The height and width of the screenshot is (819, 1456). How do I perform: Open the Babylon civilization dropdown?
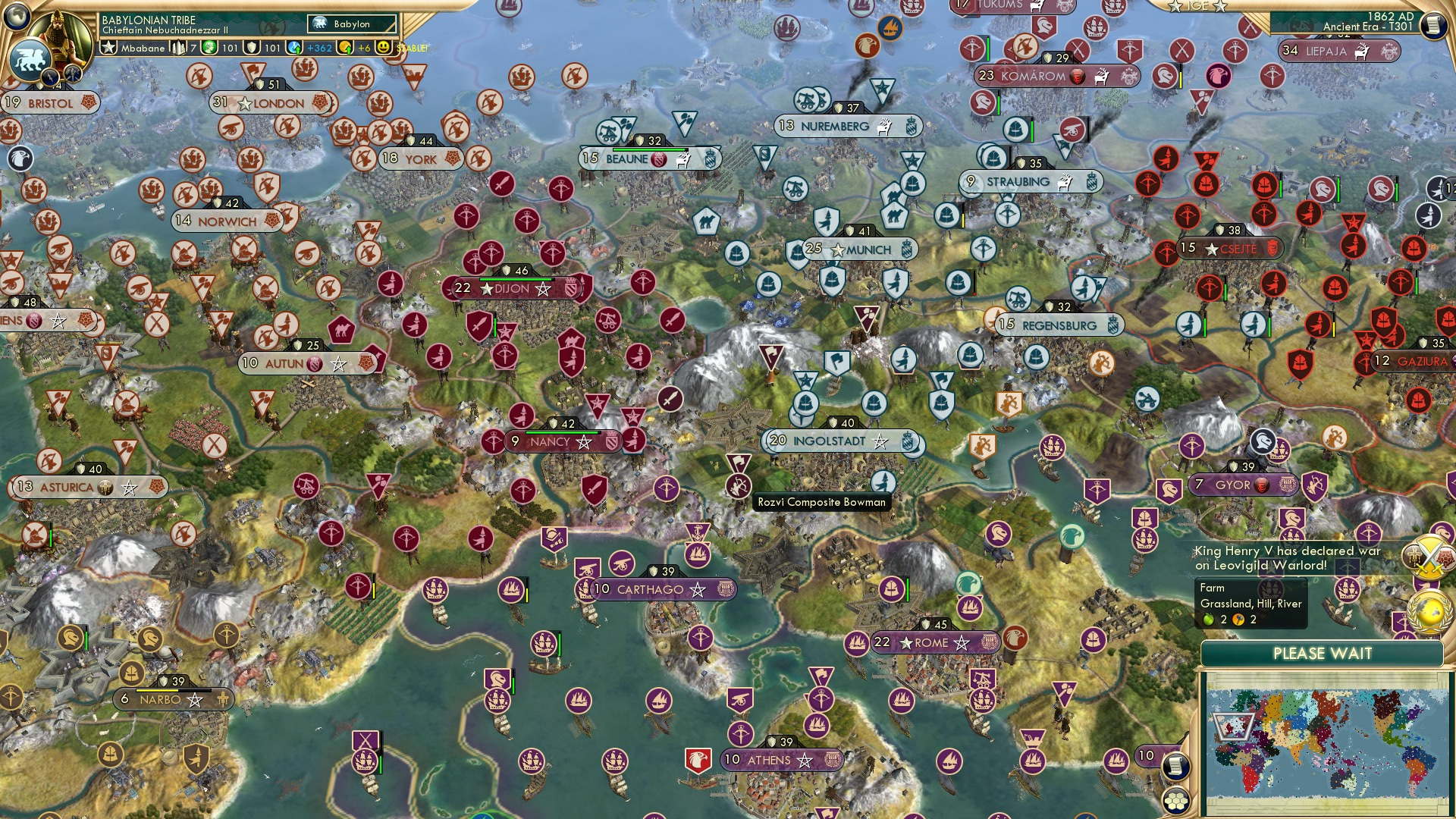(350, 24)
